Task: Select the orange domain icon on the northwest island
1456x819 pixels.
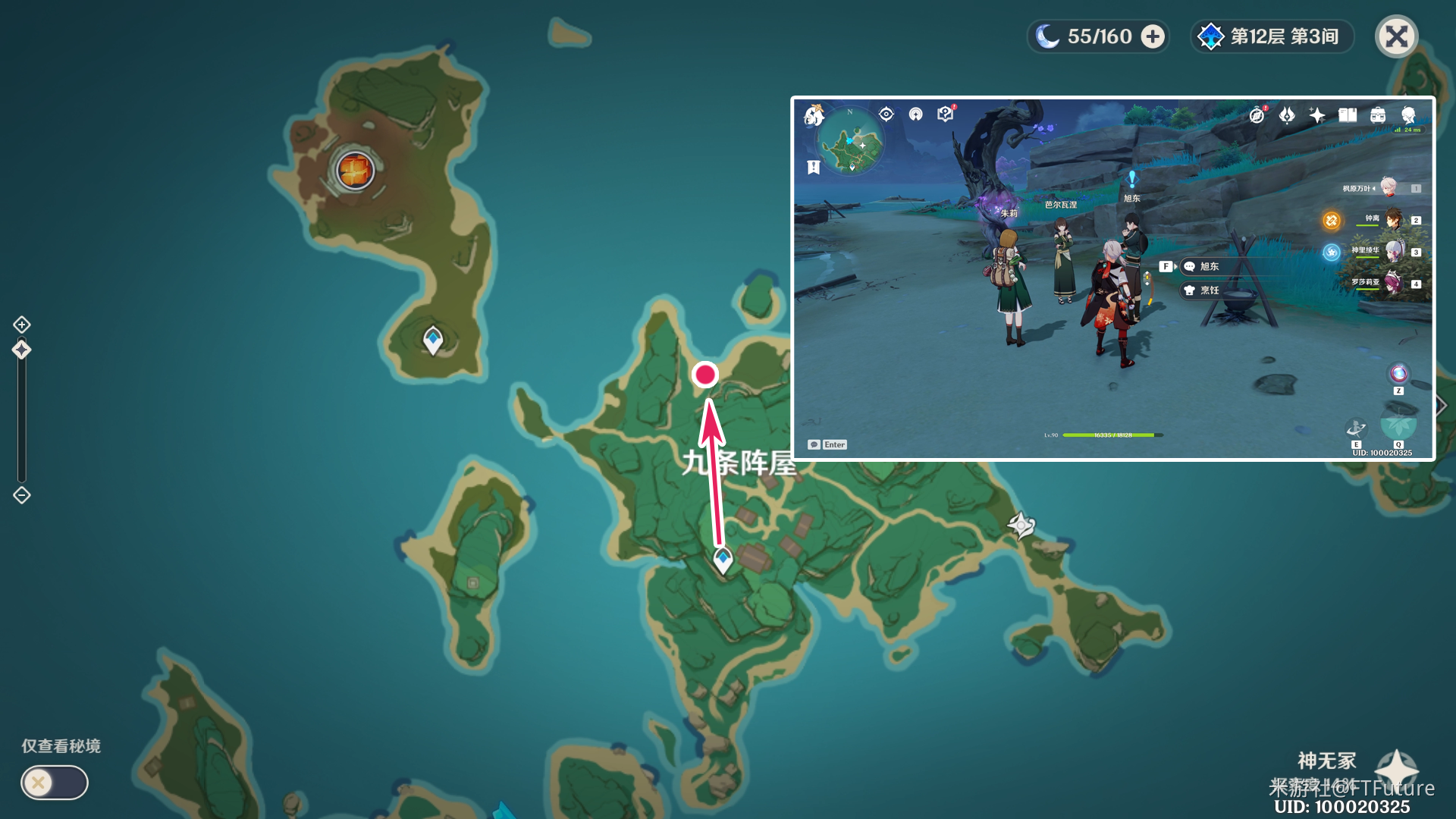Action: 355,170
